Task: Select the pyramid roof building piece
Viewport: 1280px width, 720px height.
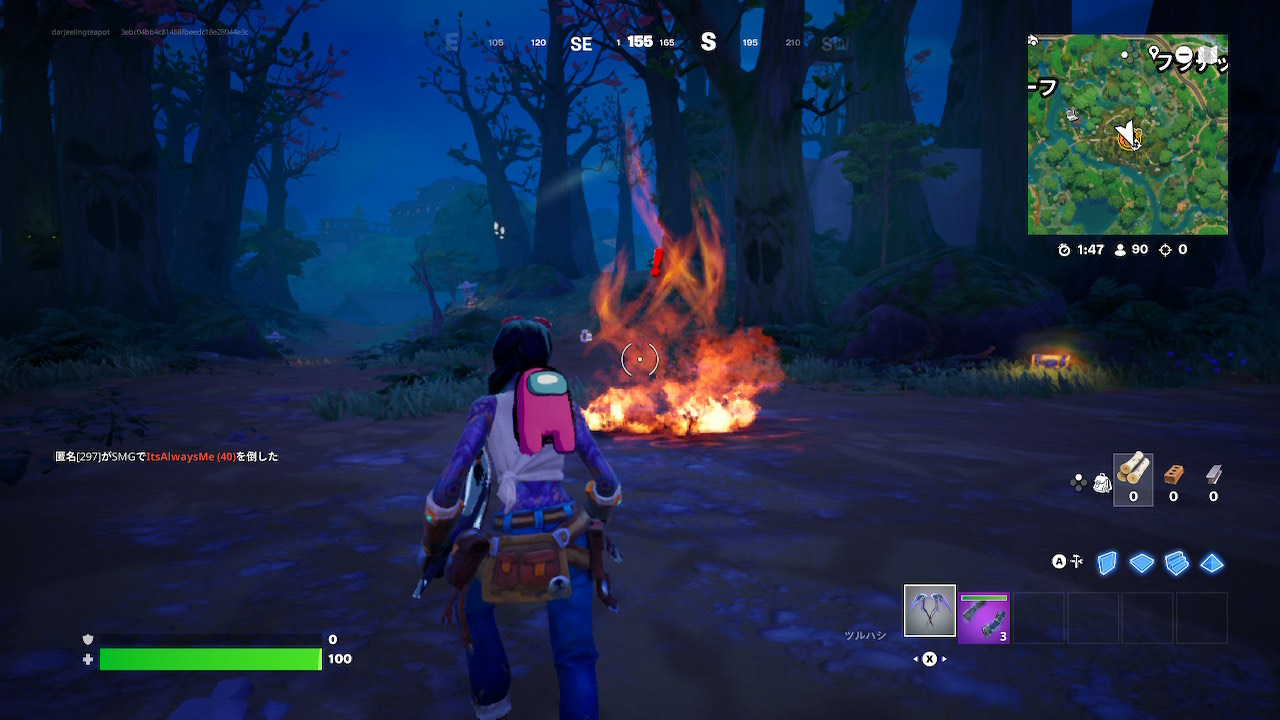Action: click(x=1213, y=563)
